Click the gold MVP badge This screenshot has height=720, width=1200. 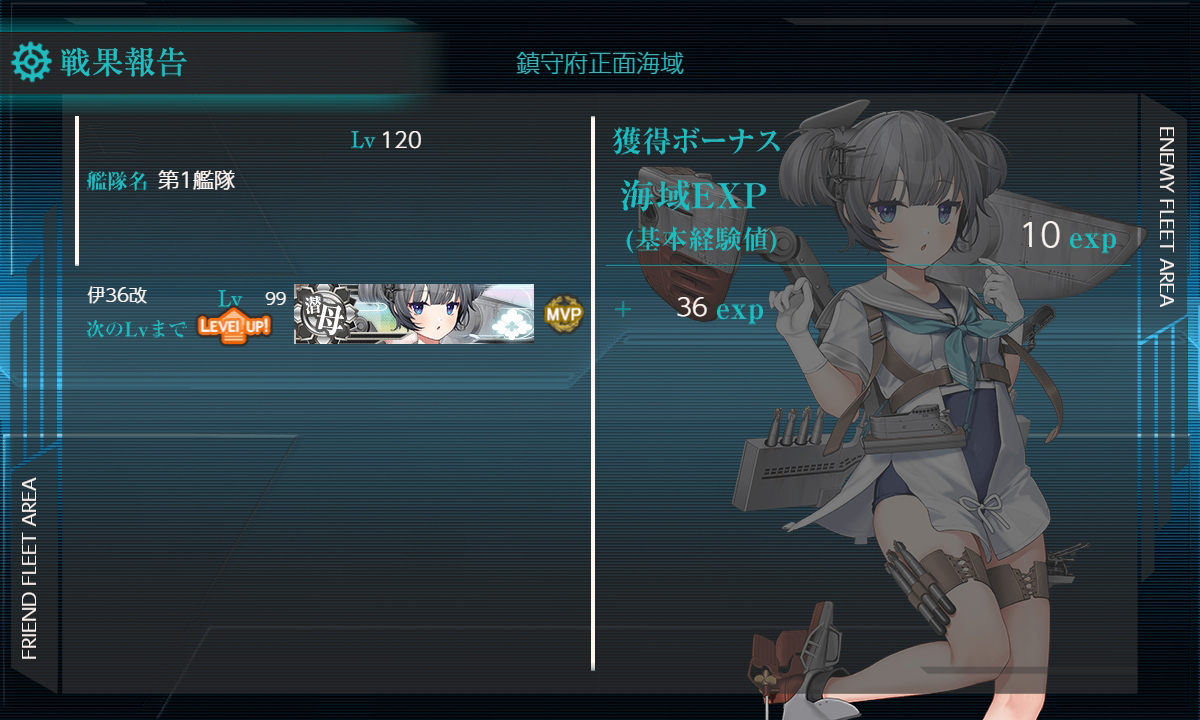click(563, 314)
